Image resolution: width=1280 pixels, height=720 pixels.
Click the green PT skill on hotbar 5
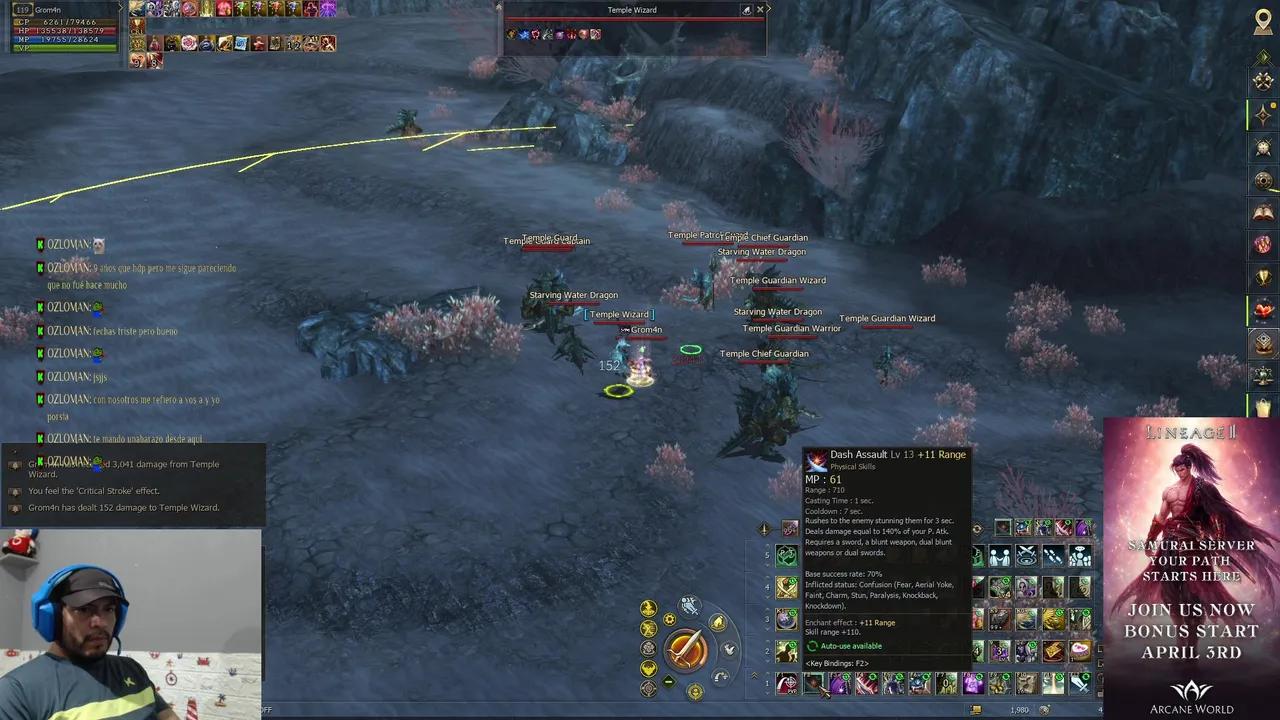point(787,556)
